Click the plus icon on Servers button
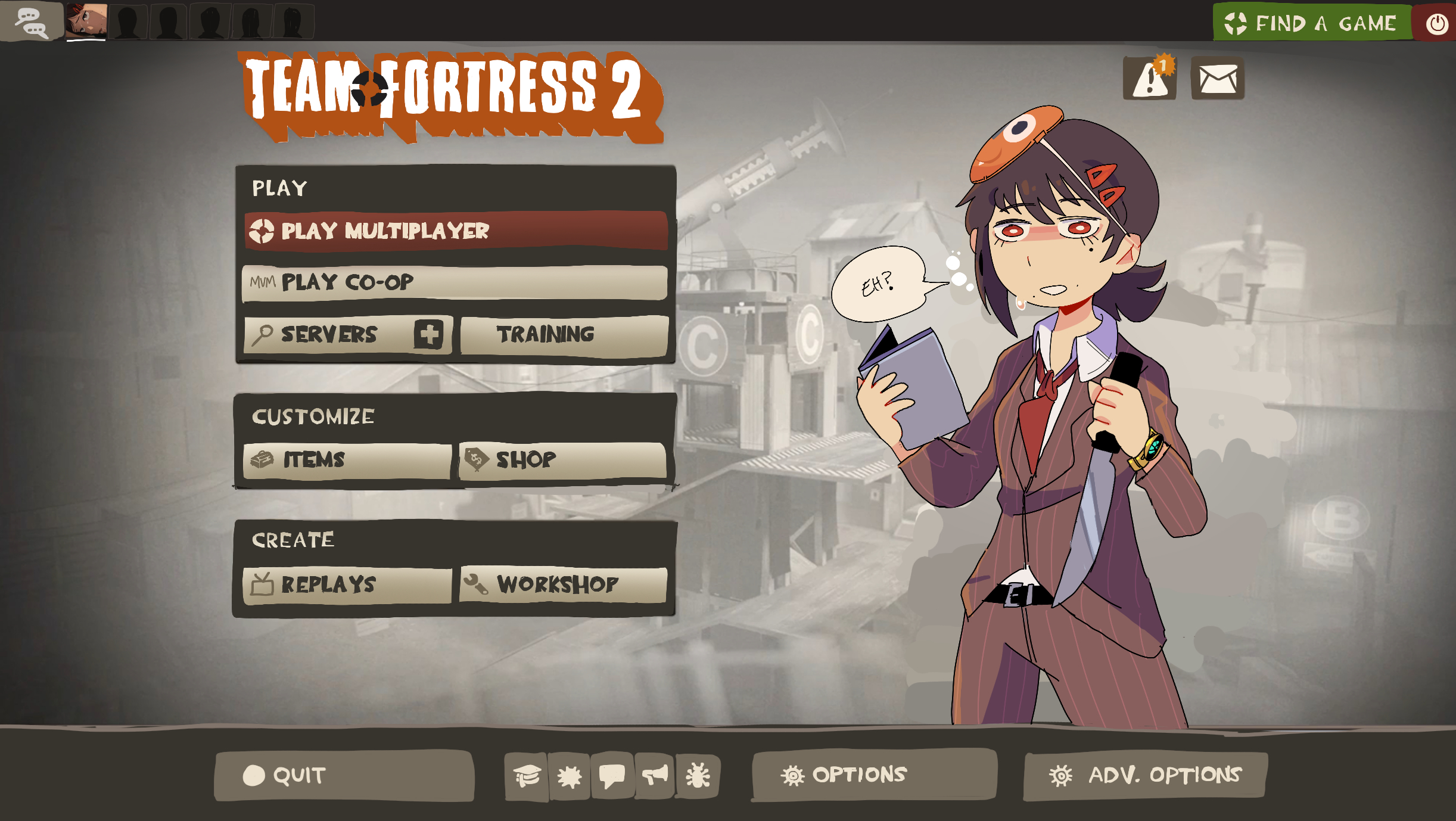The width and height of the screenshot is (1456, 821). pyautogui.click(x=428, y=334)
